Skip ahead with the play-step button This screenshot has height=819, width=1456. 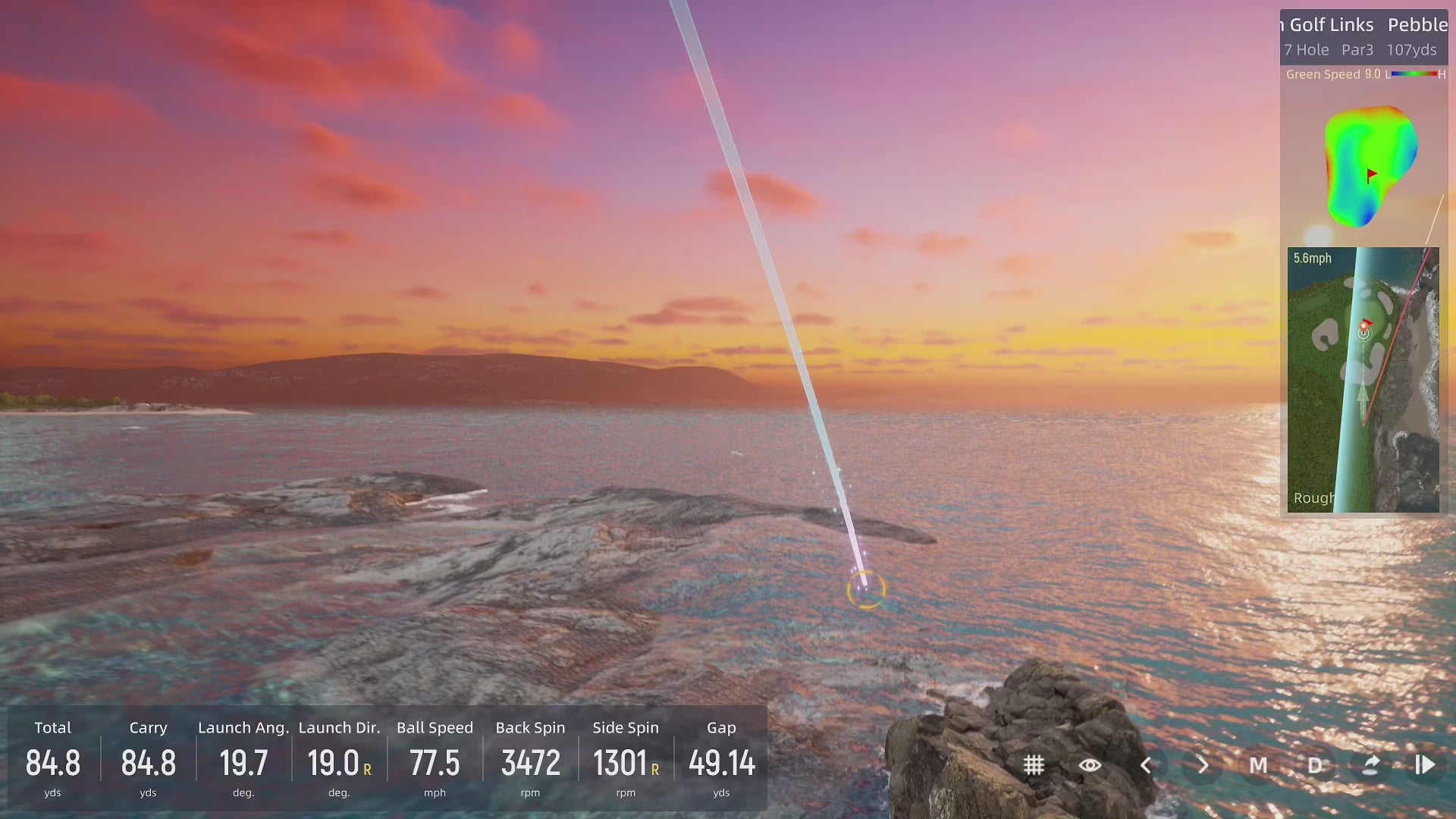[x=1425, y=765]
